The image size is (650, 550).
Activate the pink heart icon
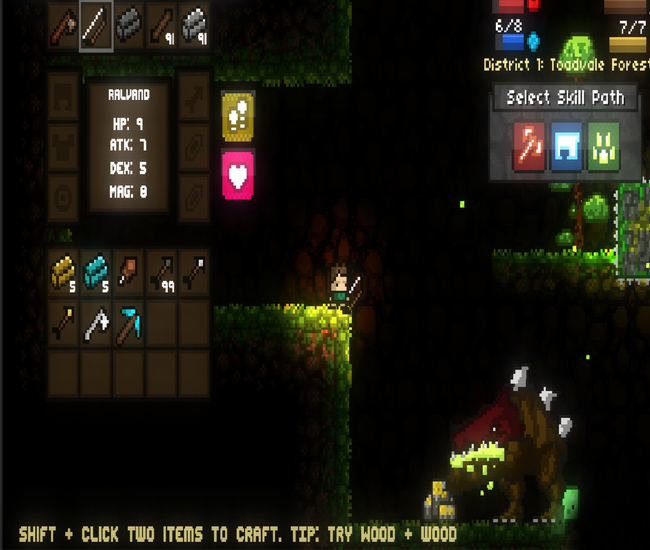237,175
